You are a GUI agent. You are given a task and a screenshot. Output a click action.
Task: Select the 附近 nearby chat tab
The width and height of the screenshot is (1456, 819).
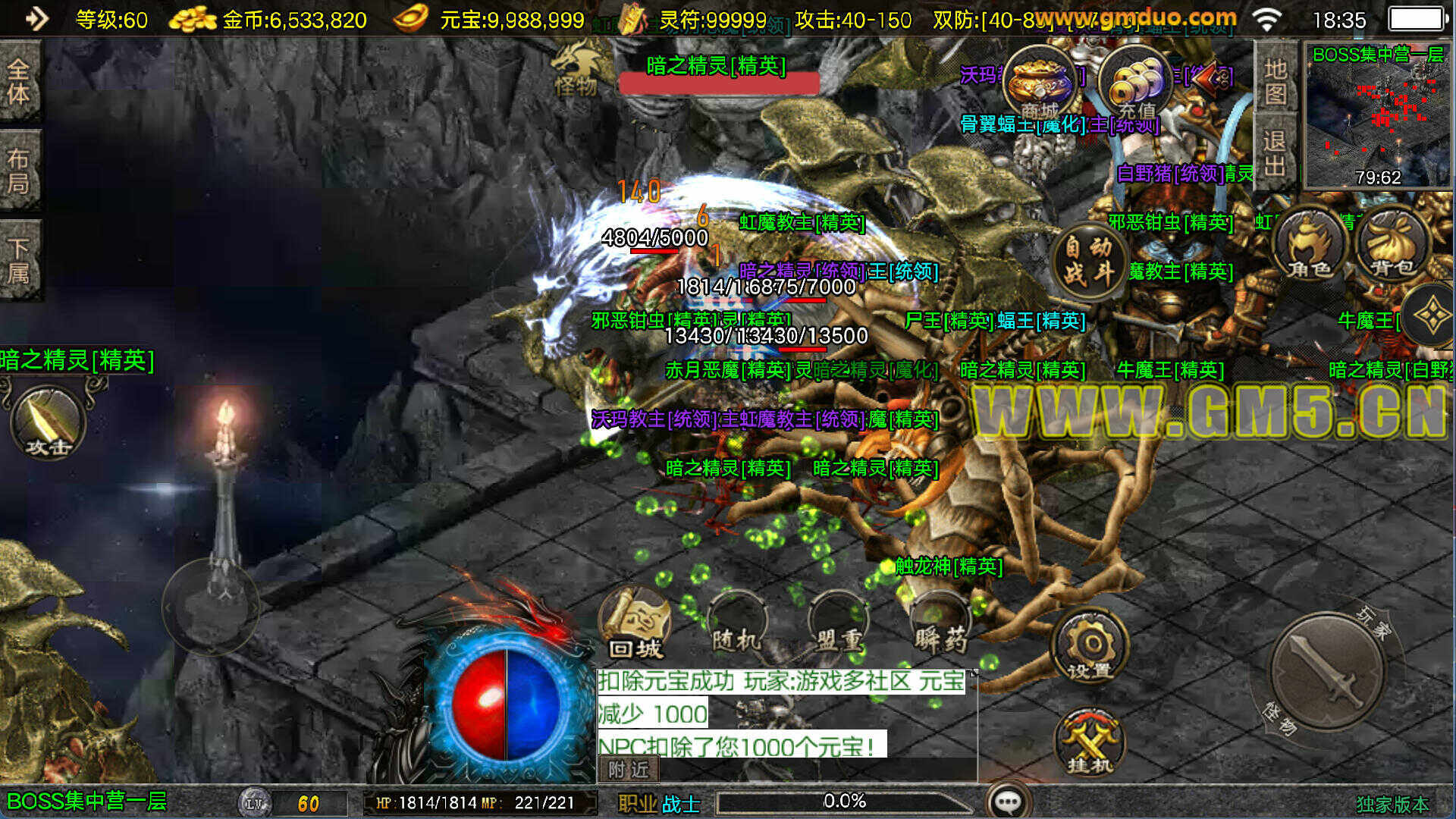point(629,770)
